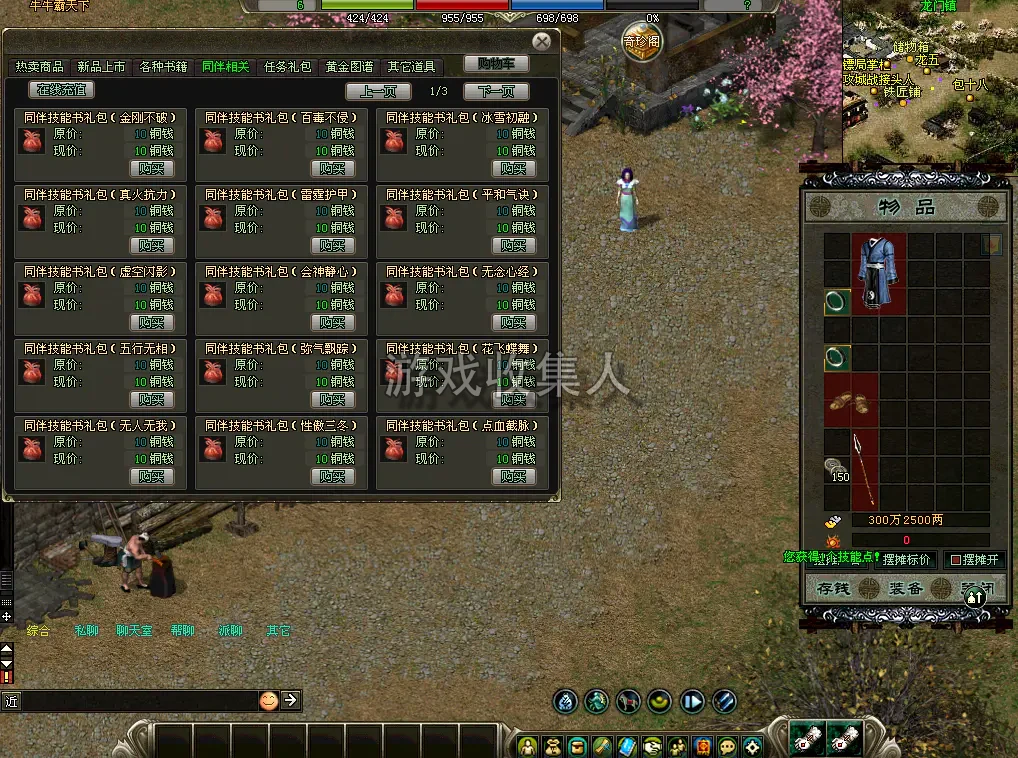Open the 装备 equipment panel

tap(905, 588)
